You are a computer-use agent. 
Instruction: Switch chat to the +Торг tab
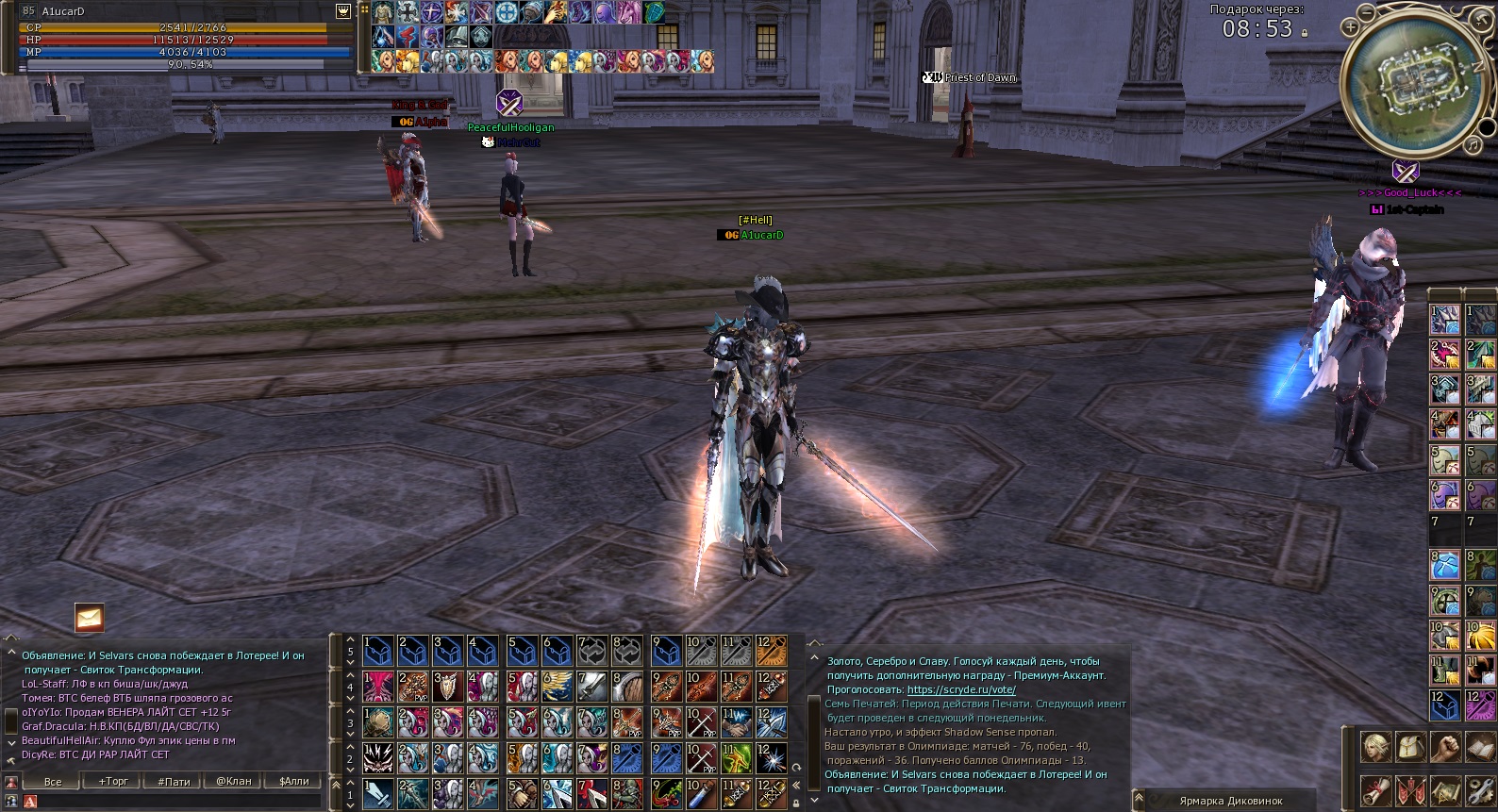click(x=113, y=781)
